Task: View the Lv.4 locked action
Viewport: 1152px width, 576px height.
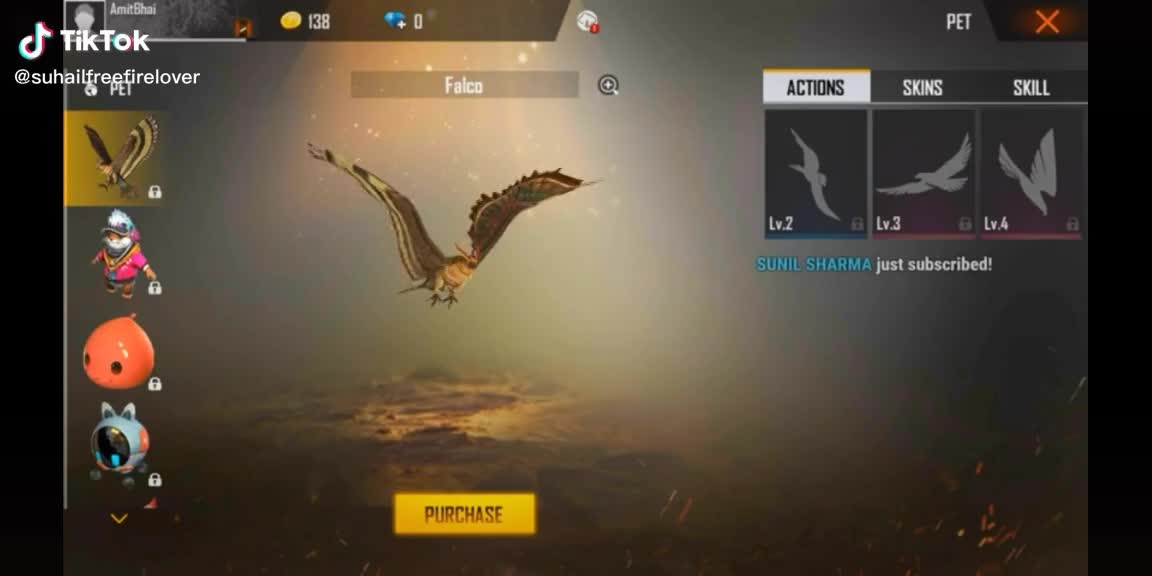Action: [x=1031, y=175]
